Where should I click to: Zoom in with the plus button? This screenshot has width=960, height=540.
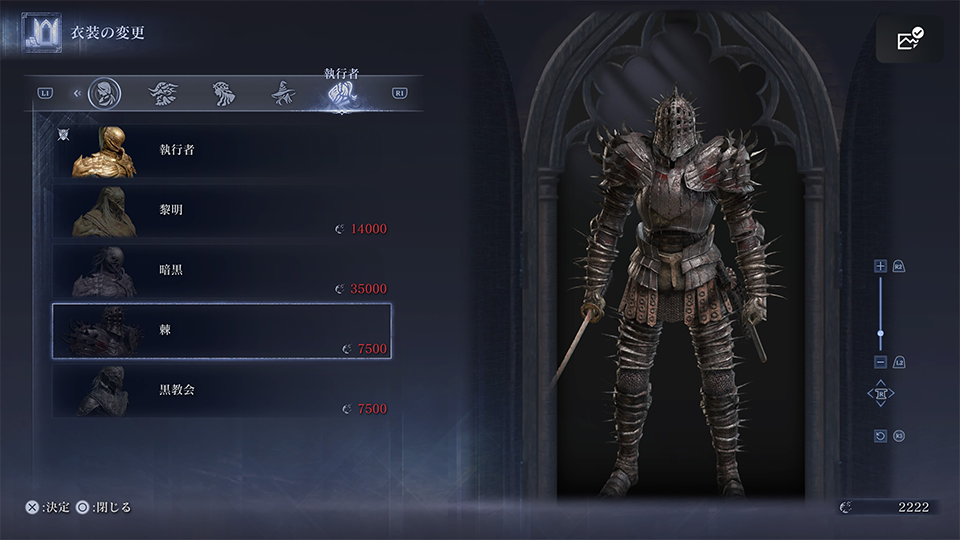(880, 266)
